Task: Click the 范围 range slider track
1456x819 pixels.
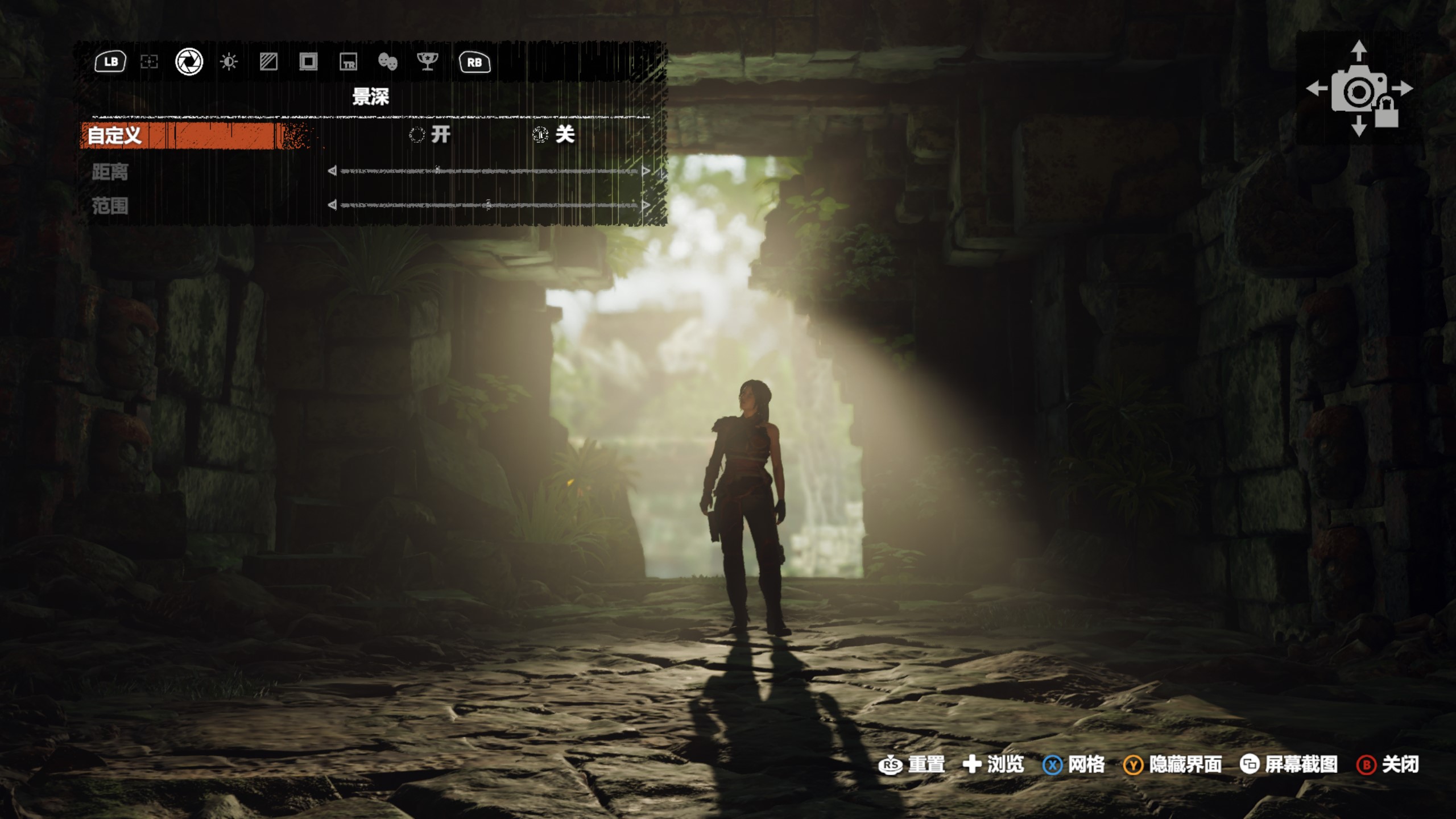Action: [x=489, y=205]
